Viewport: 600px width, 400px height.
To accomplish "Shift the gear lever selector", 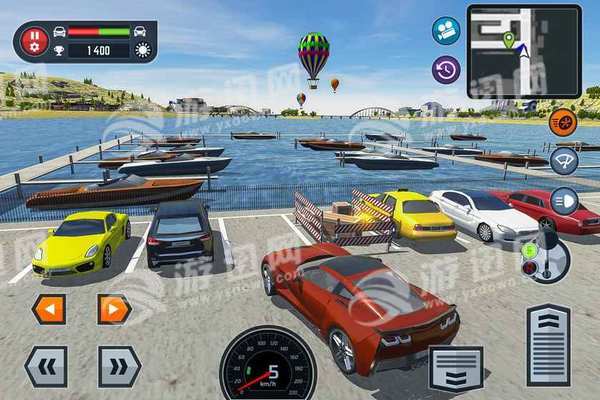I will pos(546,255).
